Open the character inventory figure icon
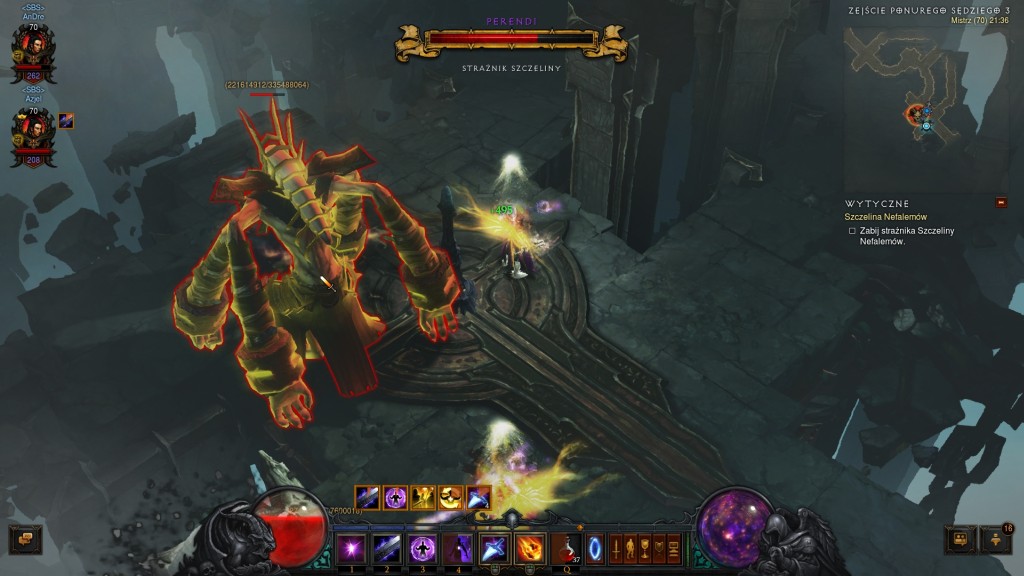 pos(630,549)
